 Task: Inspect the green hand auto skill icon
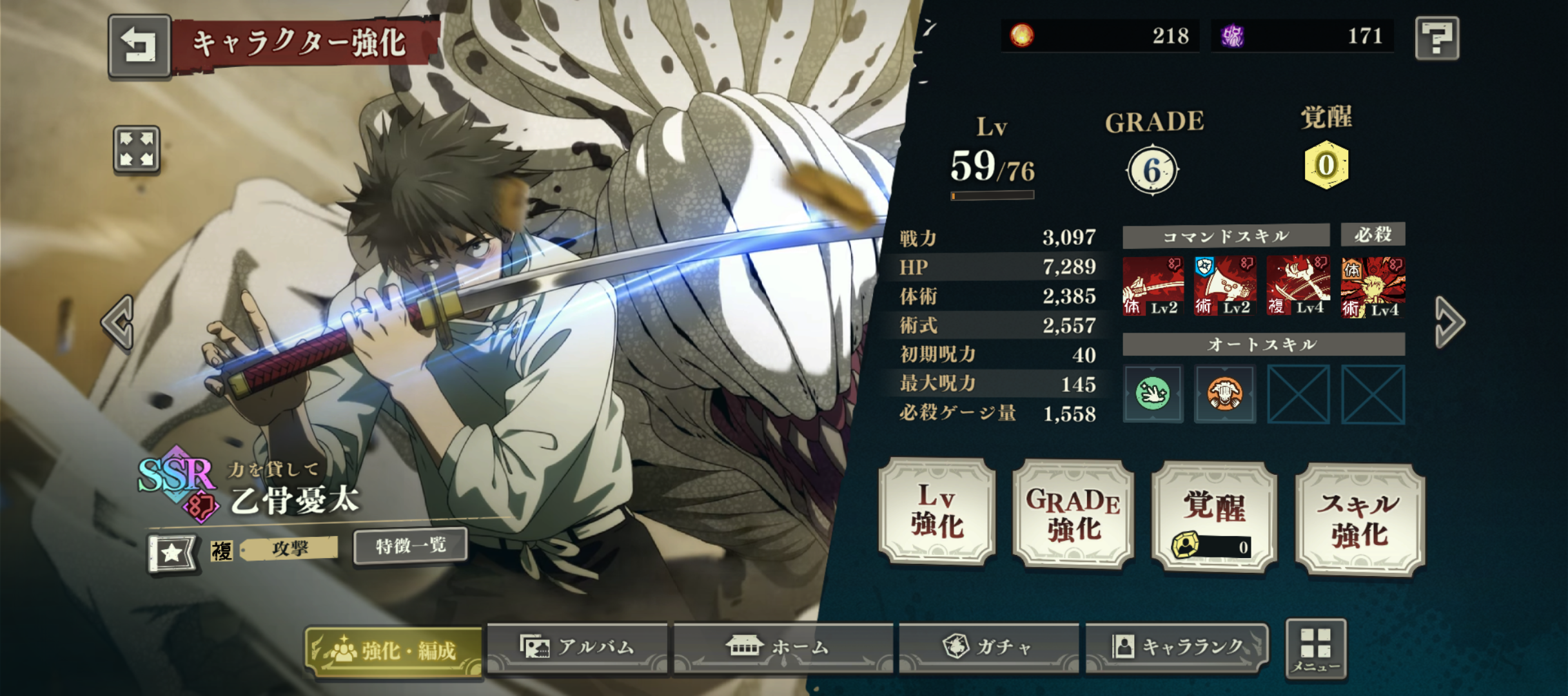1153,394
